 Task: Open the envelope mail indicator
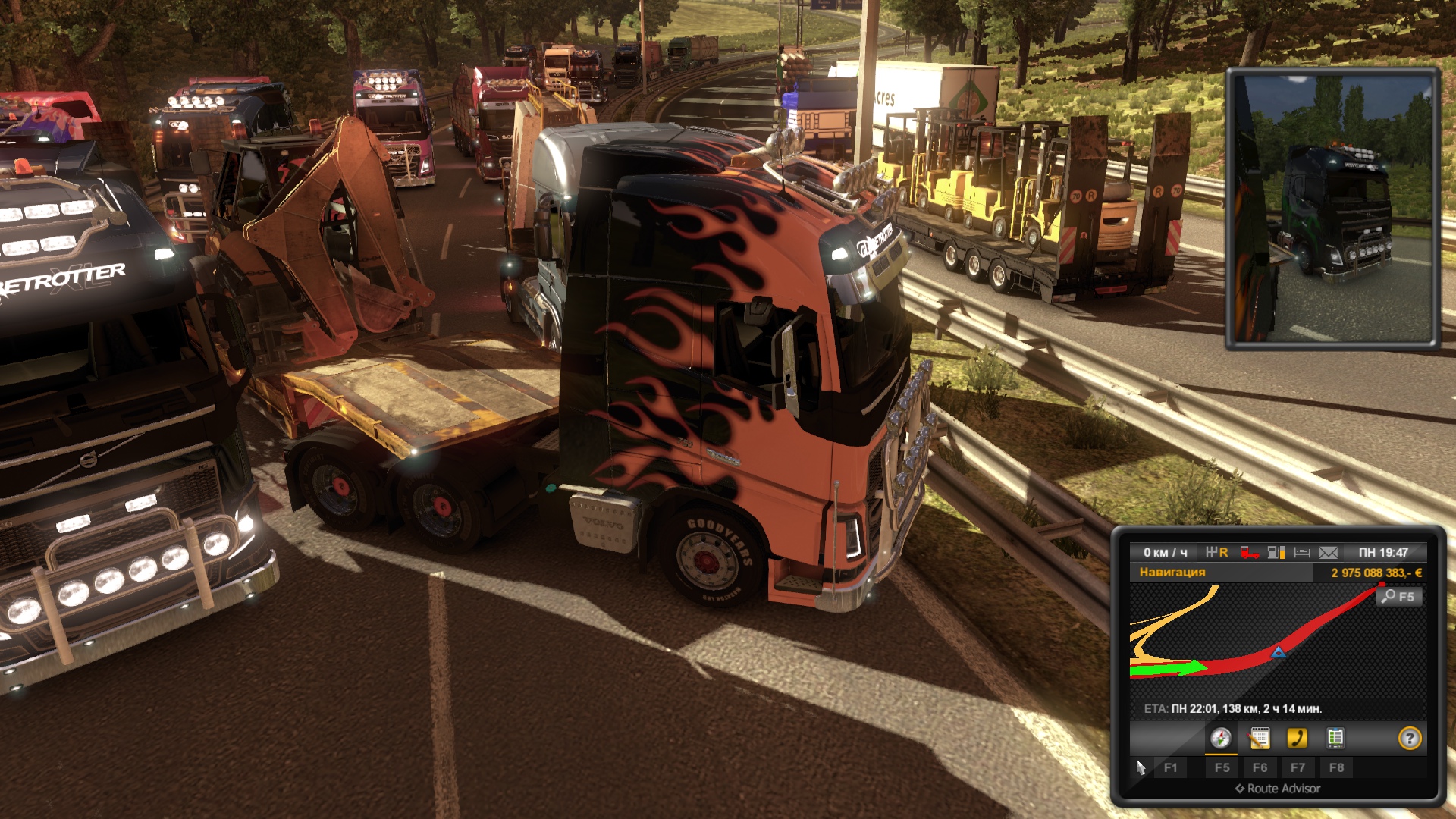1329,553
